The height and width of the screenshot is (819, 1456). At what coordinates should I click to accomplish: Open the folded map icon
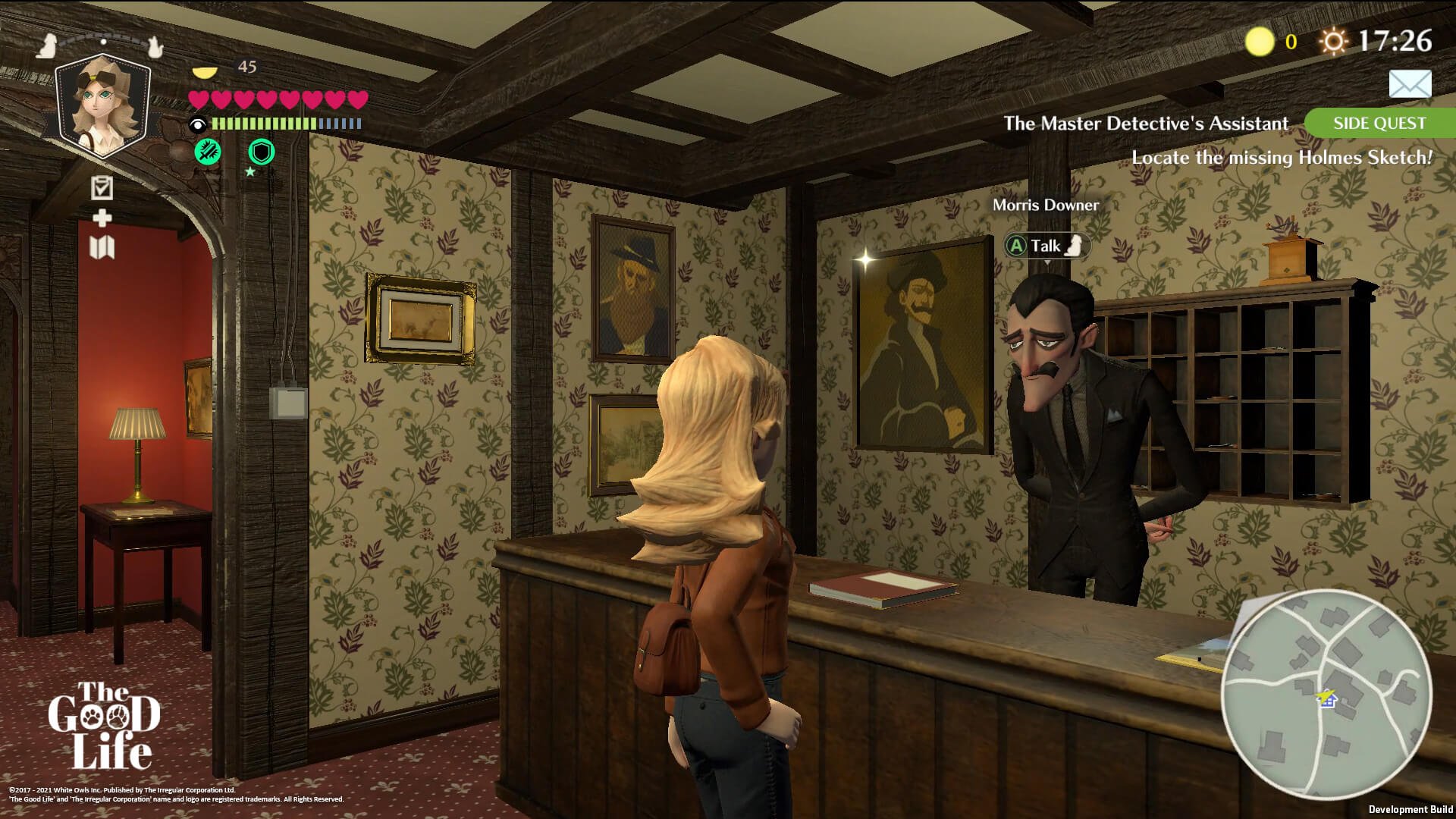pyautogui.click(x=102, y=247)
